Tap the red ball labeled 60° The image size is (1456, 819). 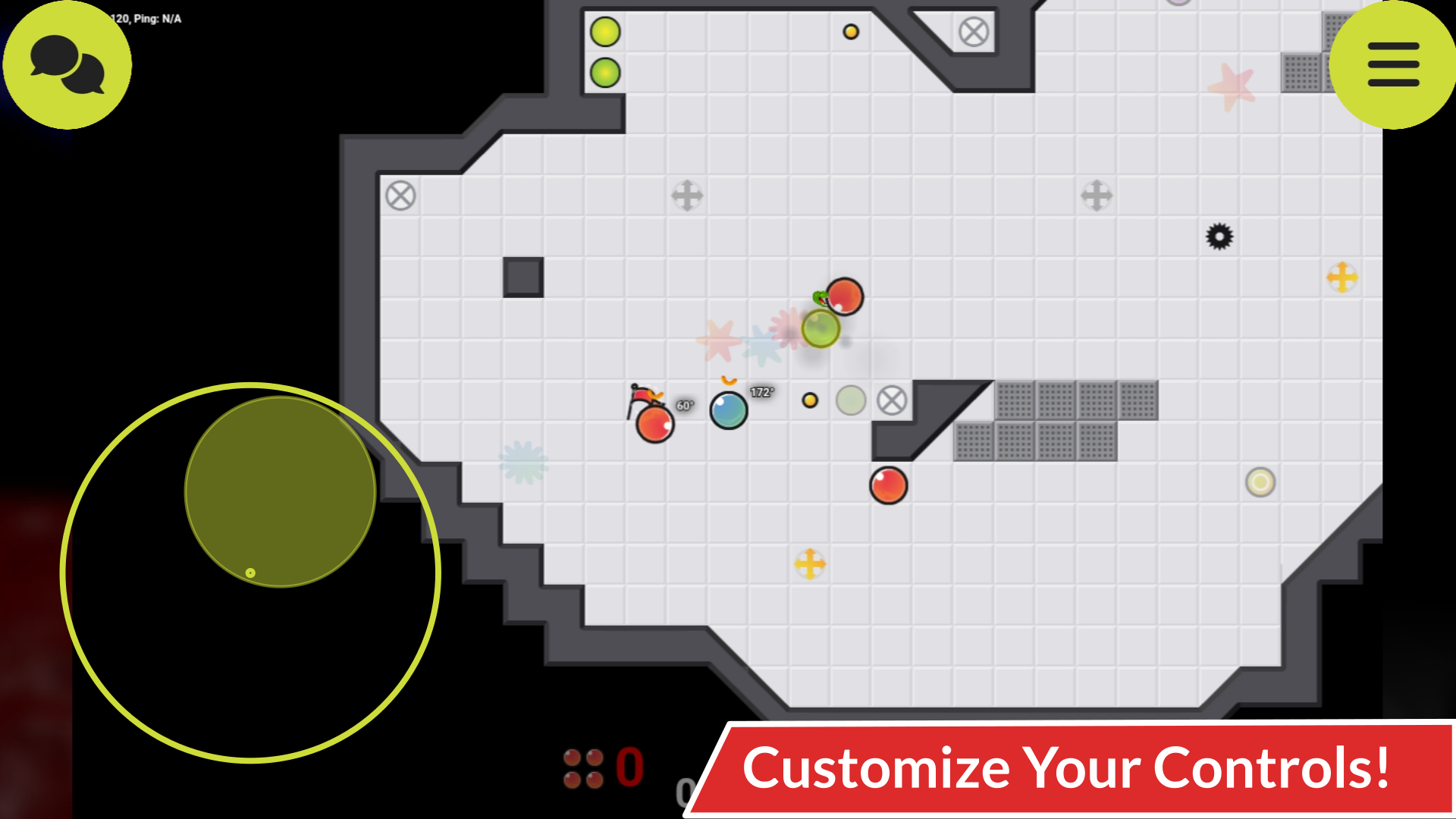[654, 425]
